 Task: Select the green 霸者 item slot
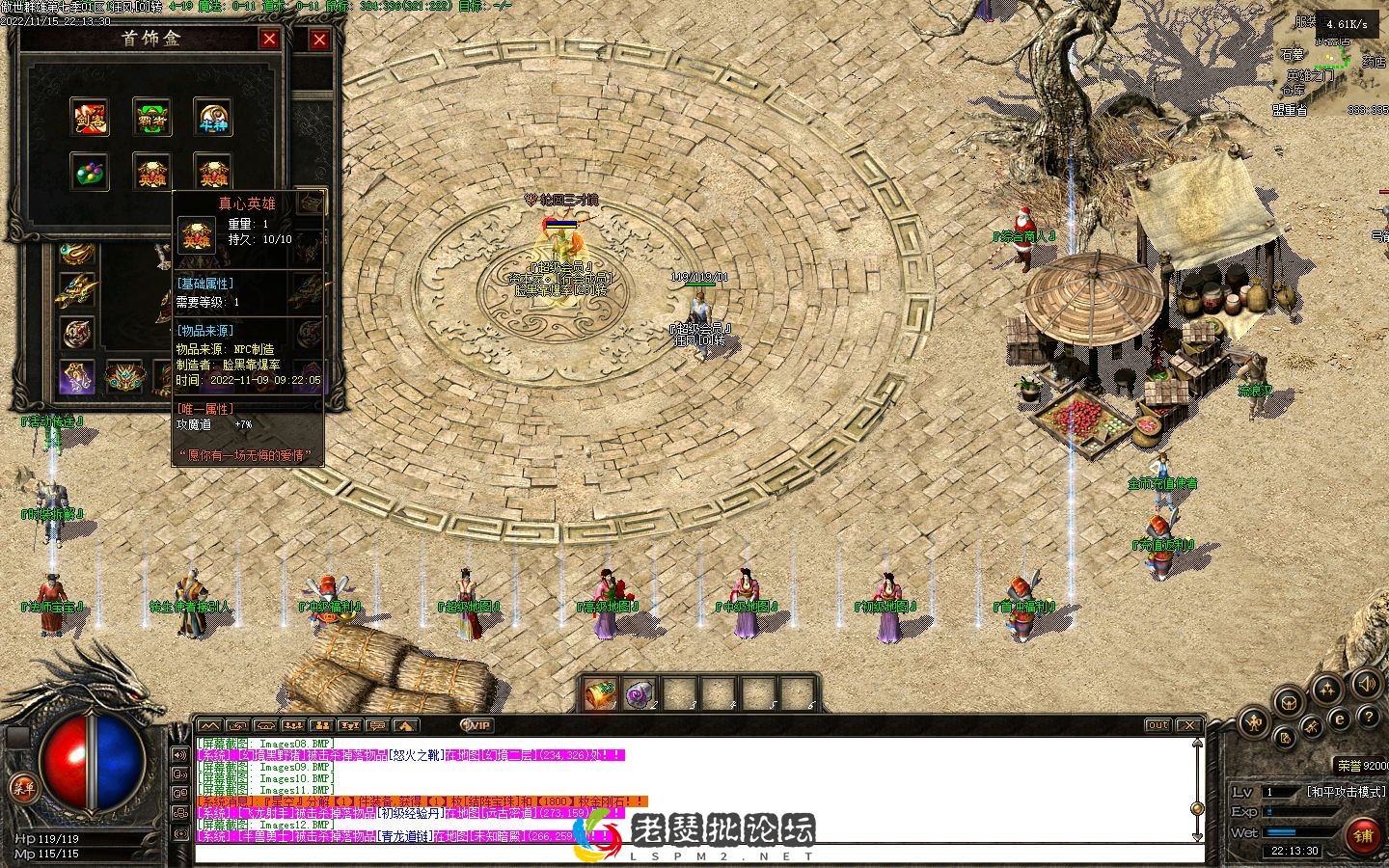click(x=151, y=117)
